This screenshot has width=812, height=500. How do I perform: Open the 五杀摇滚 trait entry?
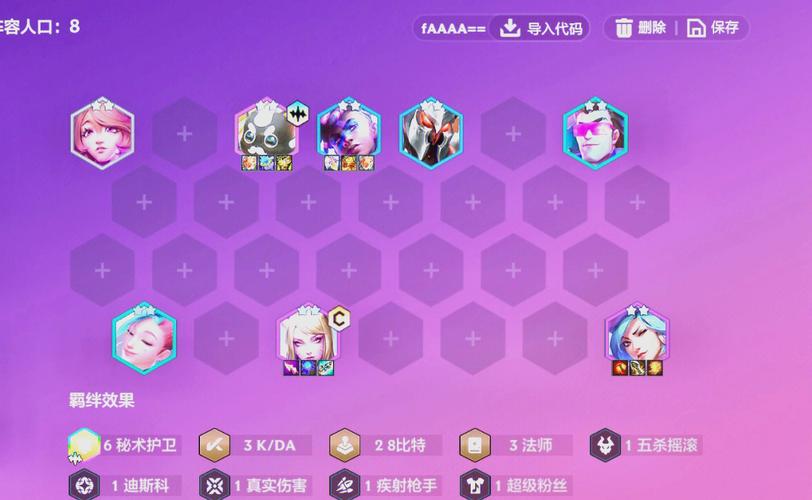coord(646,445)
